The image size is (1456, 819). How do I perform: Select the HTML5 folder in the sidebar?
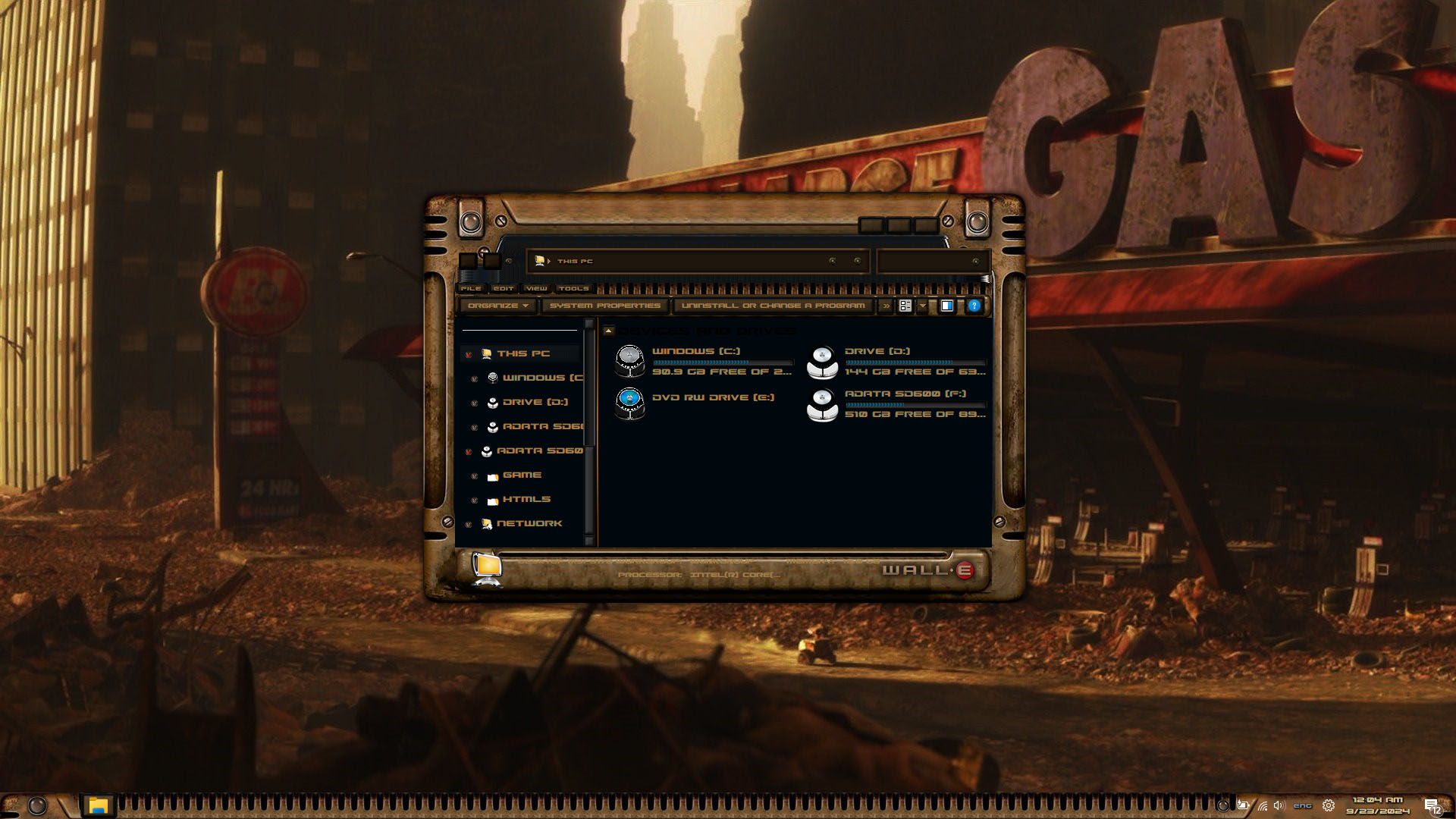pyautogui.click(x=526, y=500)
